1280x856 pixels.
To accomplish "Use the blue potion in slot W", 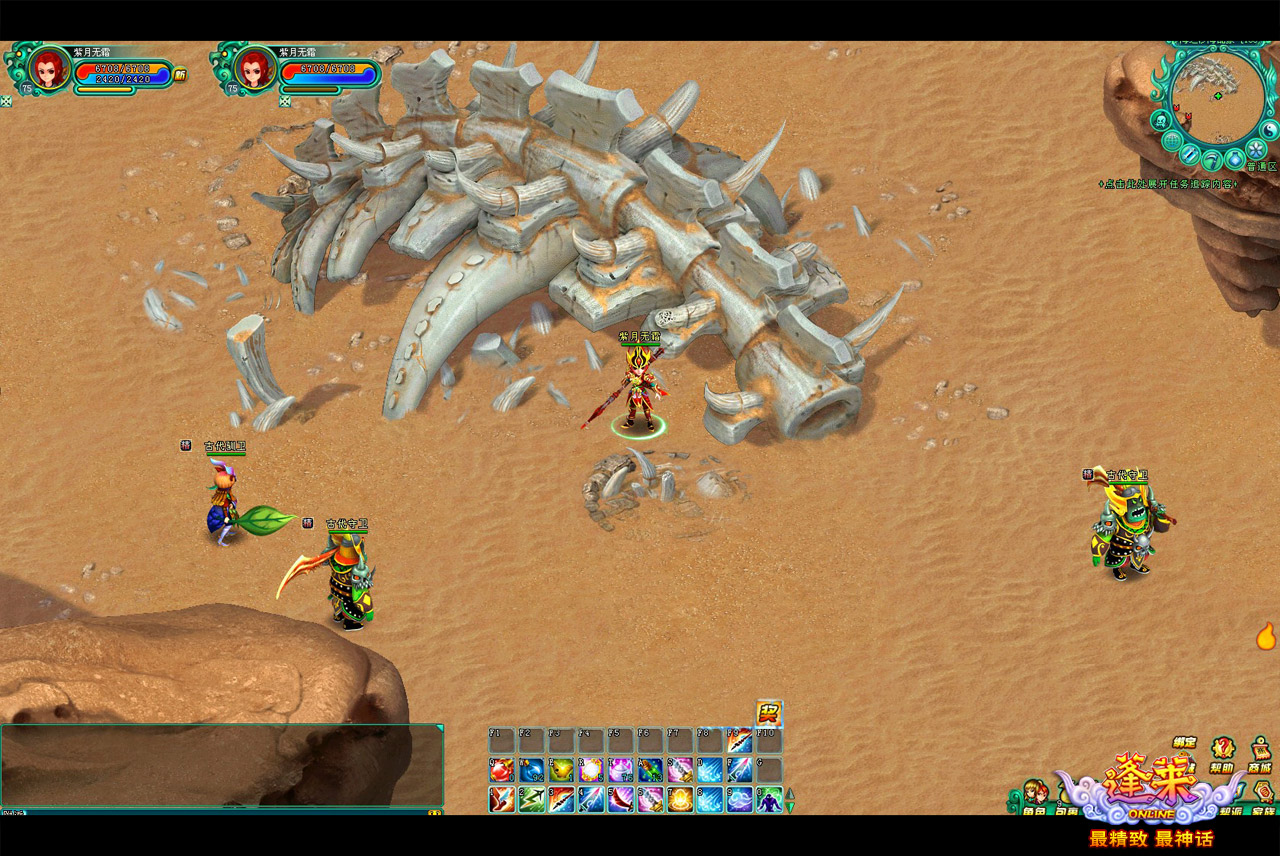I will 531,770.
